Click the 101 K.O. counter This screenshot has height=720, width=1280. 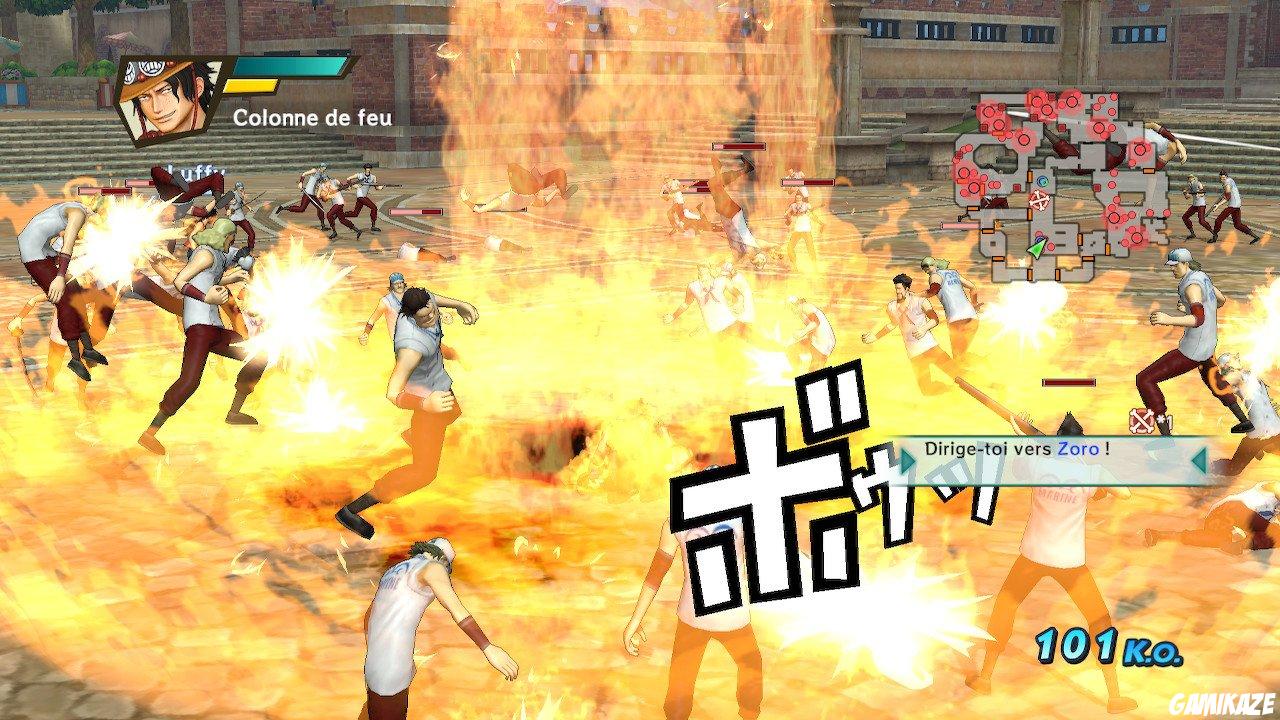click(1107, 646)
